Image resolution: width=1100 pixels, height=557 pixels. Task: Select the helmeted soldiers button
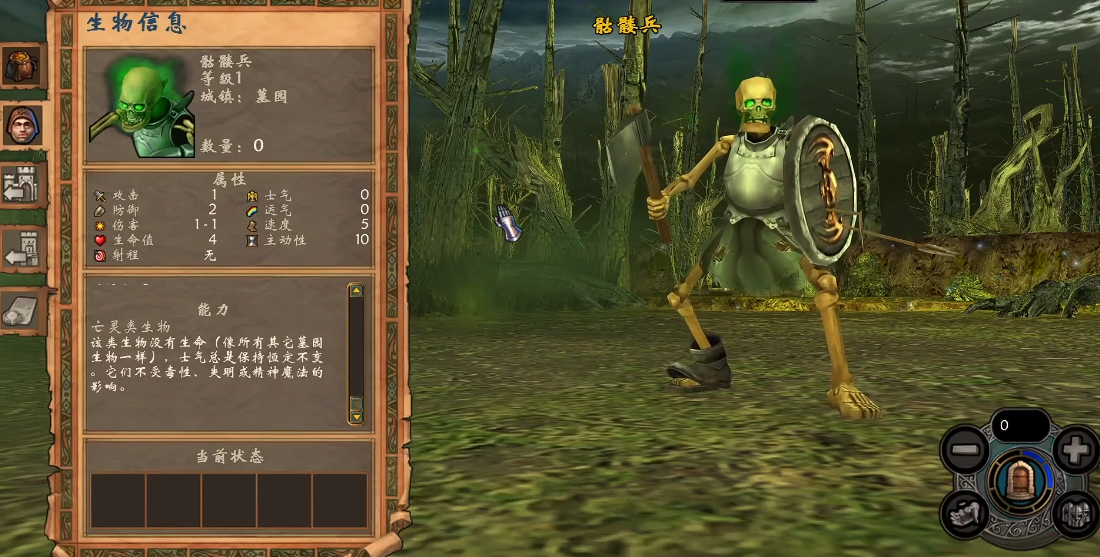pyautogui.click(x=1075, y=513)
